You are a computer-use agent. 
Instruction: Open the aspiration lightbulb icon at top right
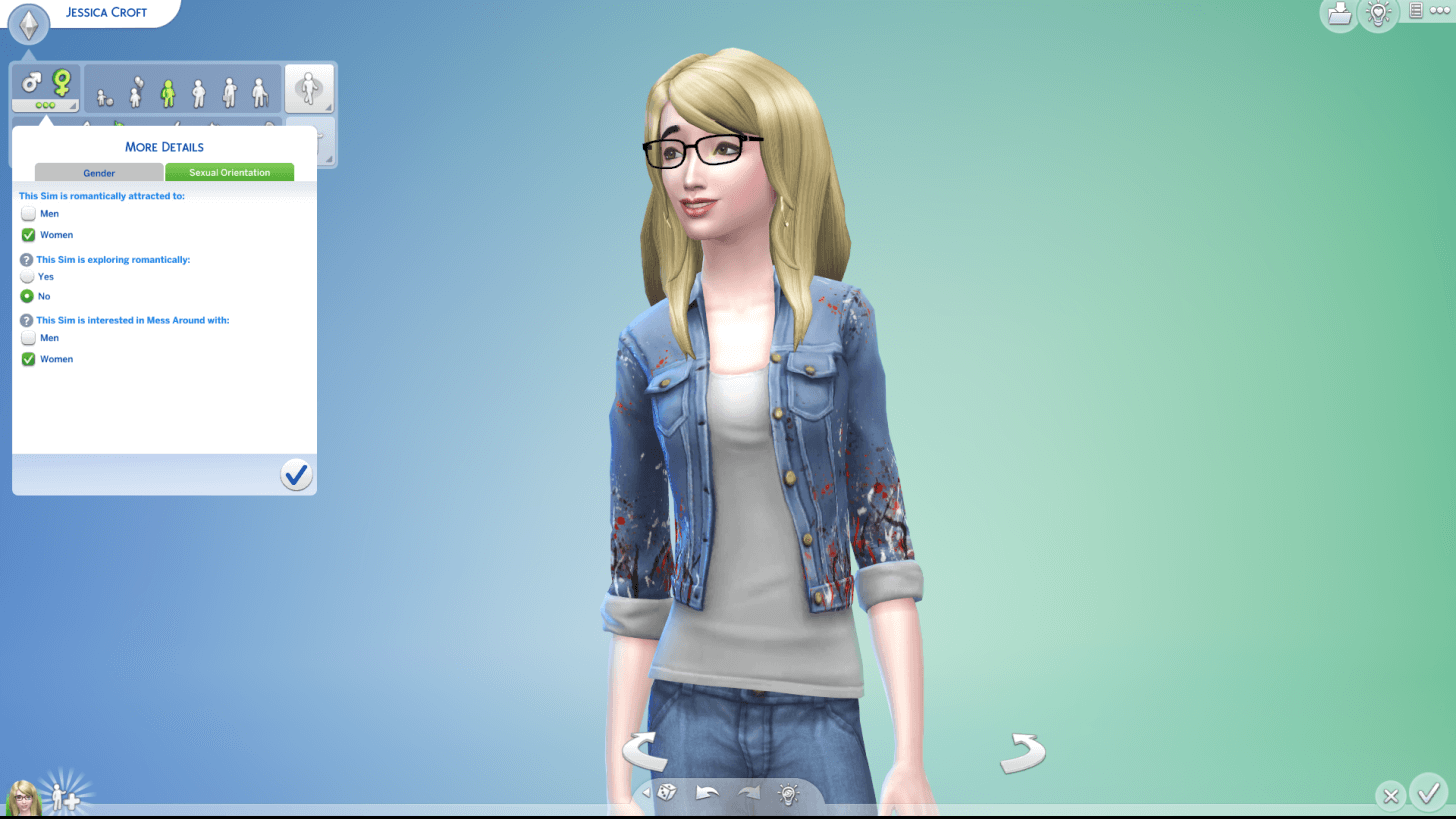(x=1379, y=15)
